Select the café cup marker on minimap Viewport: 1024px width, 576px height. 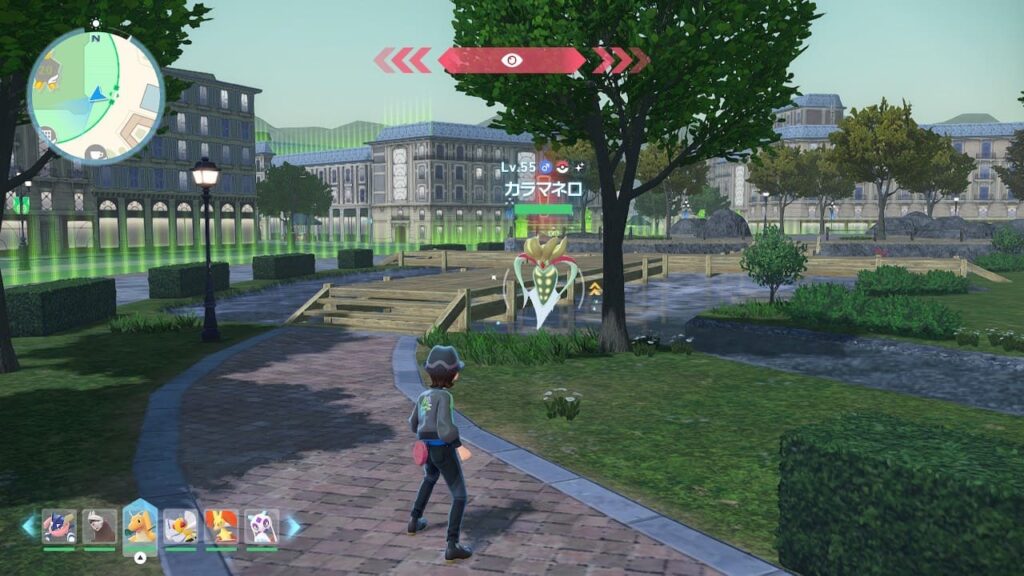96,152
